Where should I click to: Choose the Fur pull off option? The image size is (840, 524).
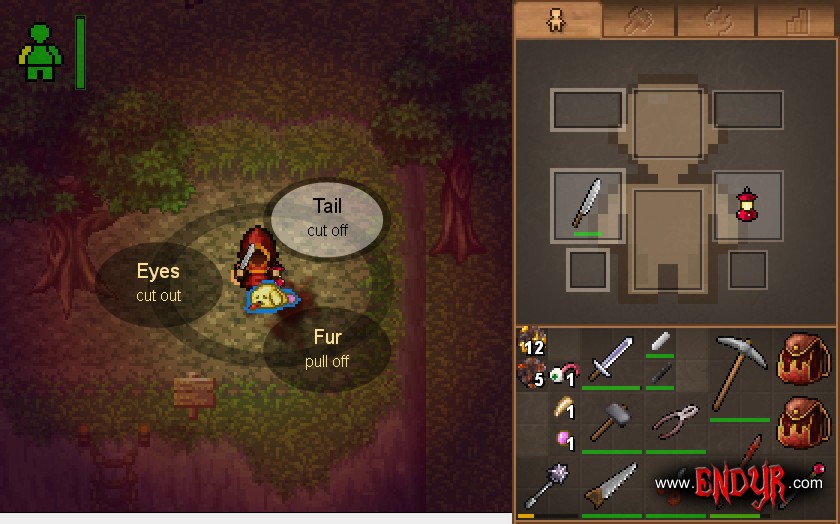click(327, 349)
